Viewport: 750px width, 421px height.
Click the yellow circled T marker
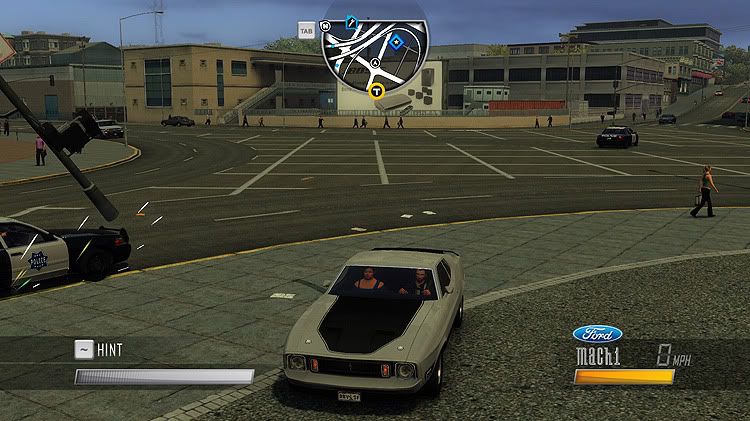[x=377, y=92]
